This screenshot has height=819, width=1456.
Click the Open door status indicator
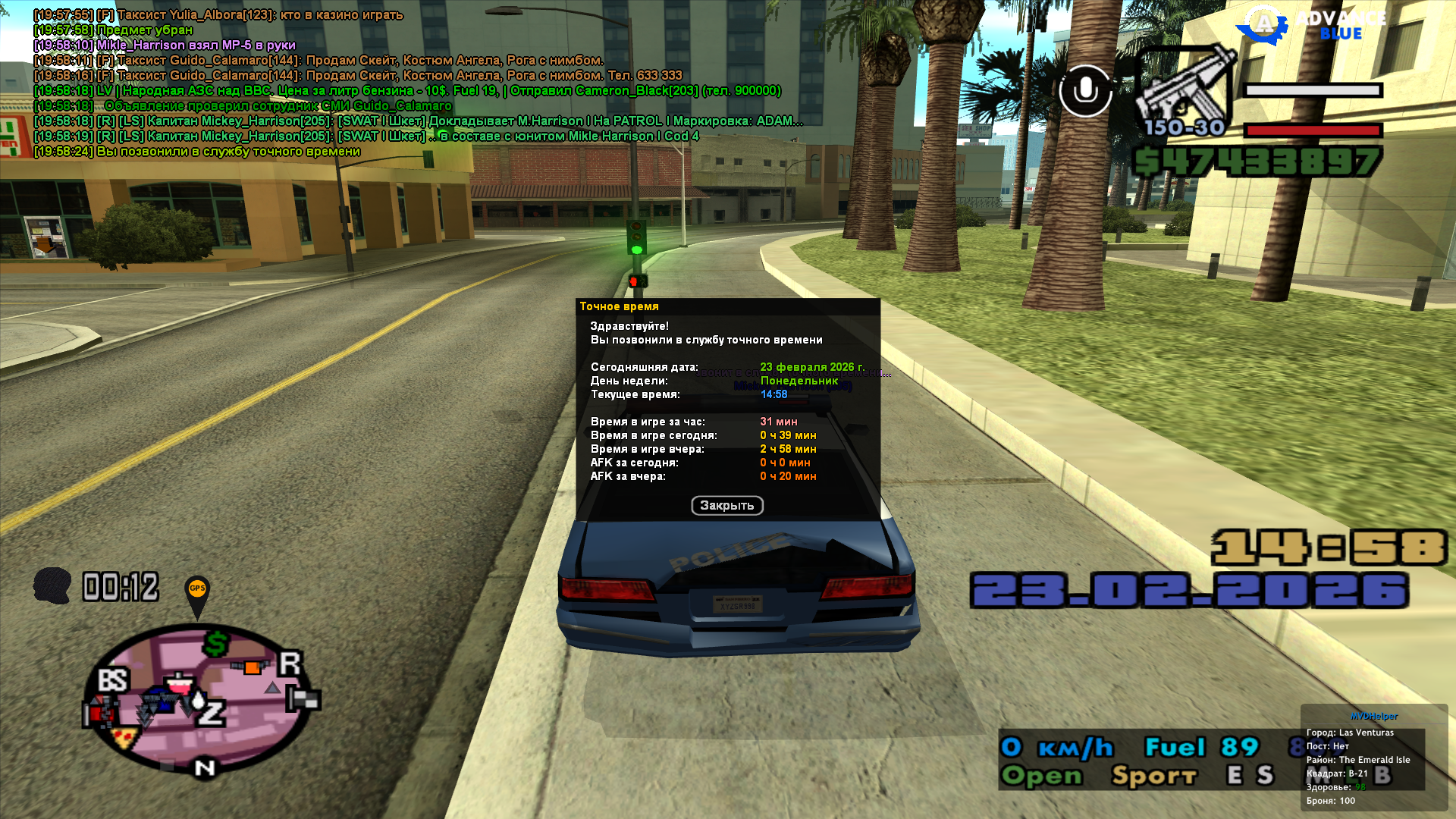click(1041, 775)
